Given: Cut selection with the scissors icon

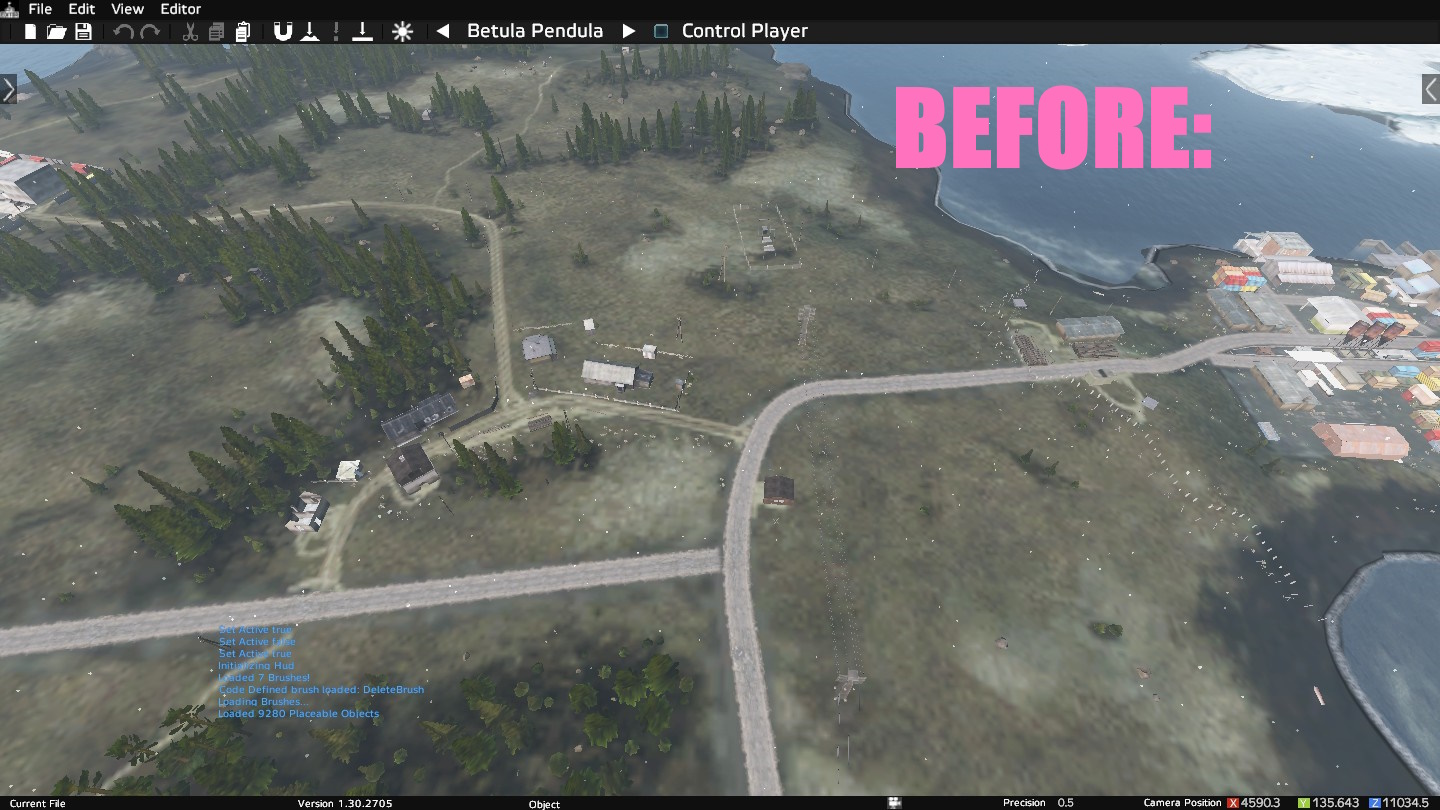Looking at the screenshot, I should tap(188, 30).
